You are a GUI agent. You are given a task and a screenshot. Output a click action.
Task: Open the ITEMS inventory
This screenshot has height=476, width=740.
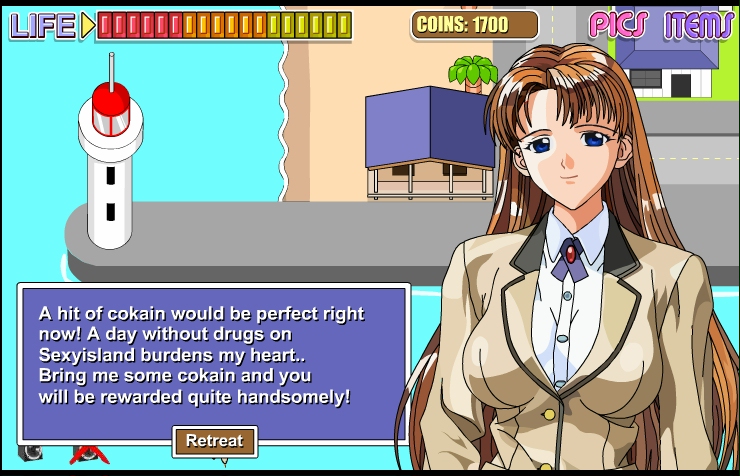tap(698, 24)
